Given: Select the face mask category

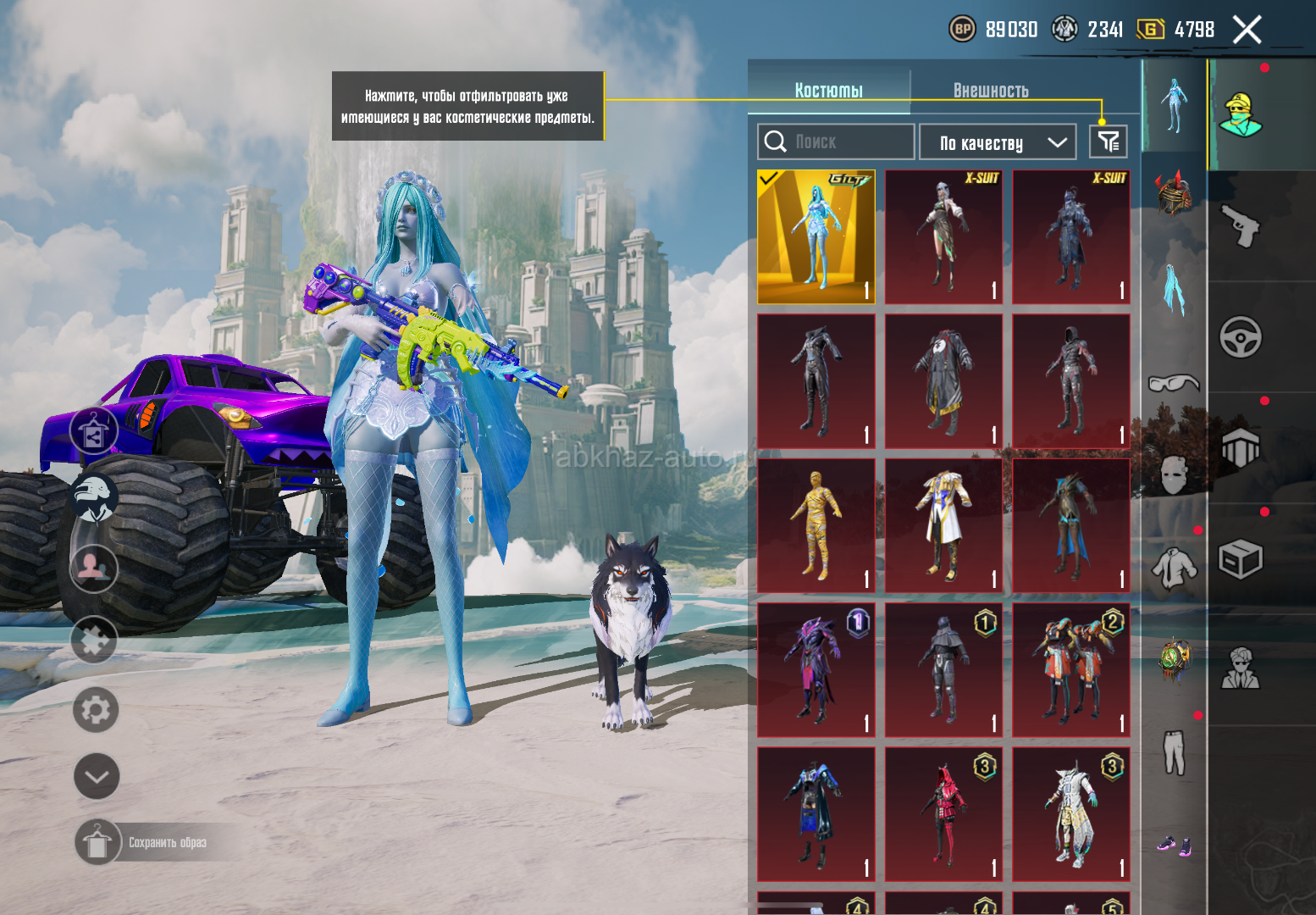Looking at the screenshot, I should click(1174, 474).
